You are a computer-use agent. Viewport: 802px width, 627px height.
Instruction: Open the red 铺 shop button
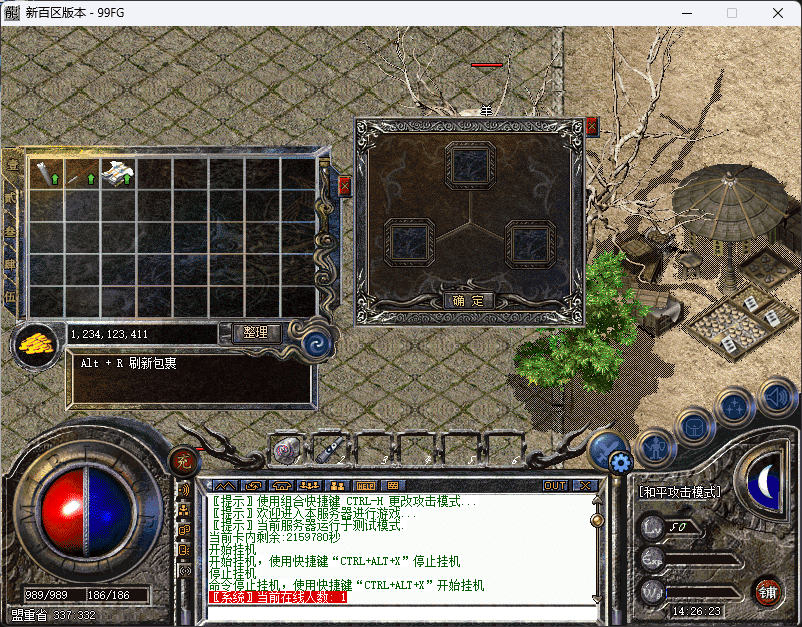(767, 590)
